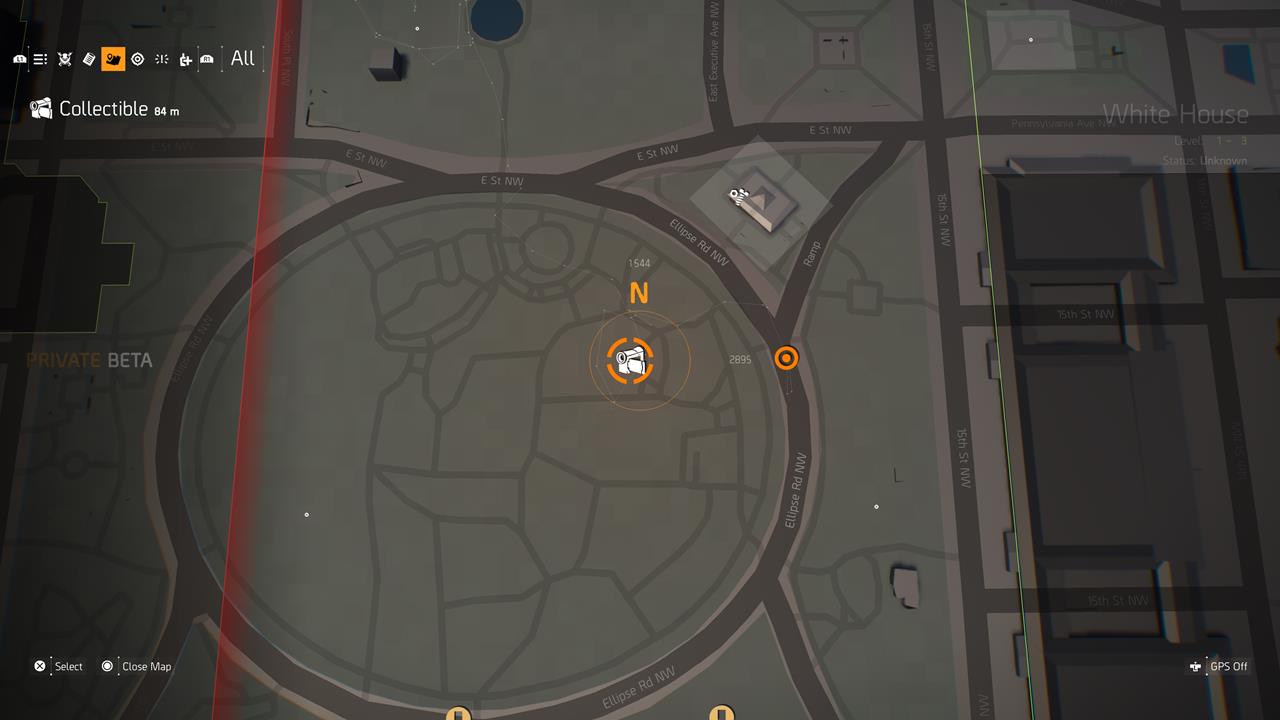Select the circular SHD tech filter icon
The width and height of the screenshot is (1280, 720).
point(137,58)
